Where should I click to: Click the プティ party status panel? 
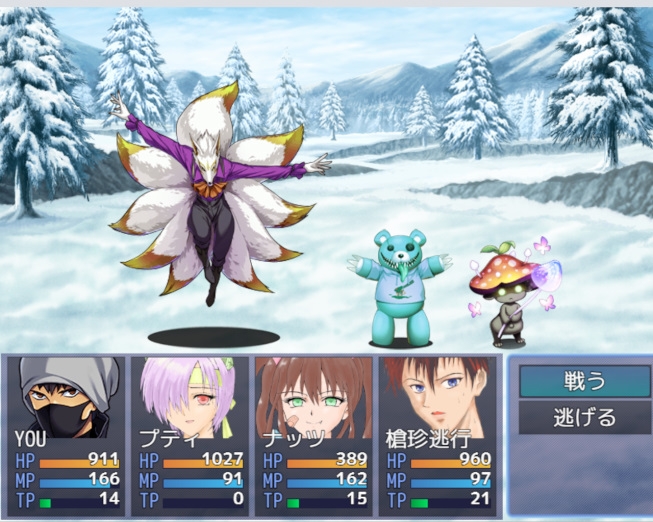pyautogui.click(x=191, y=434)
